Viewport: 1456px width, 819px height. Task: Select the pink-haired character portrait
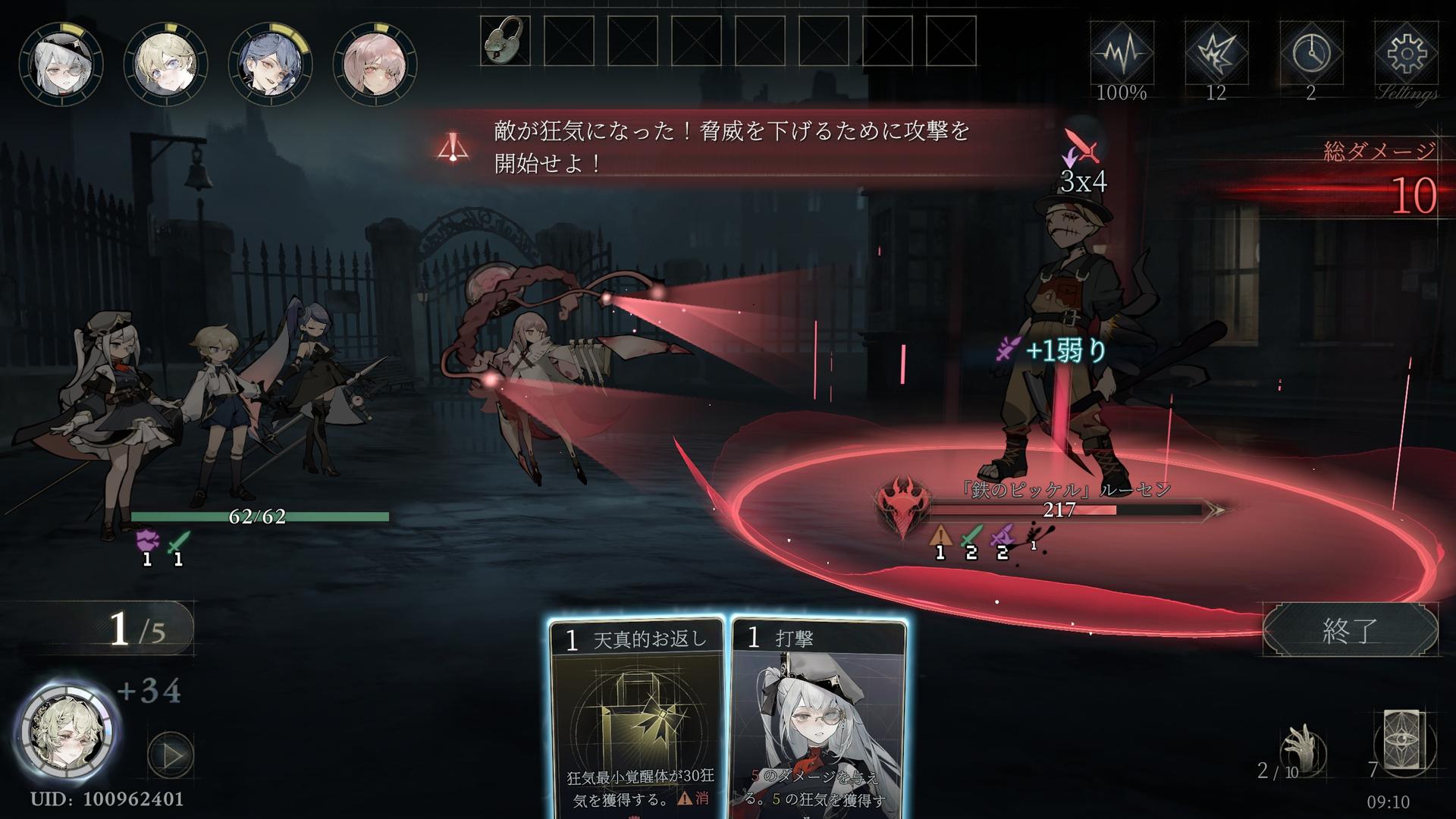pos(375,64)
